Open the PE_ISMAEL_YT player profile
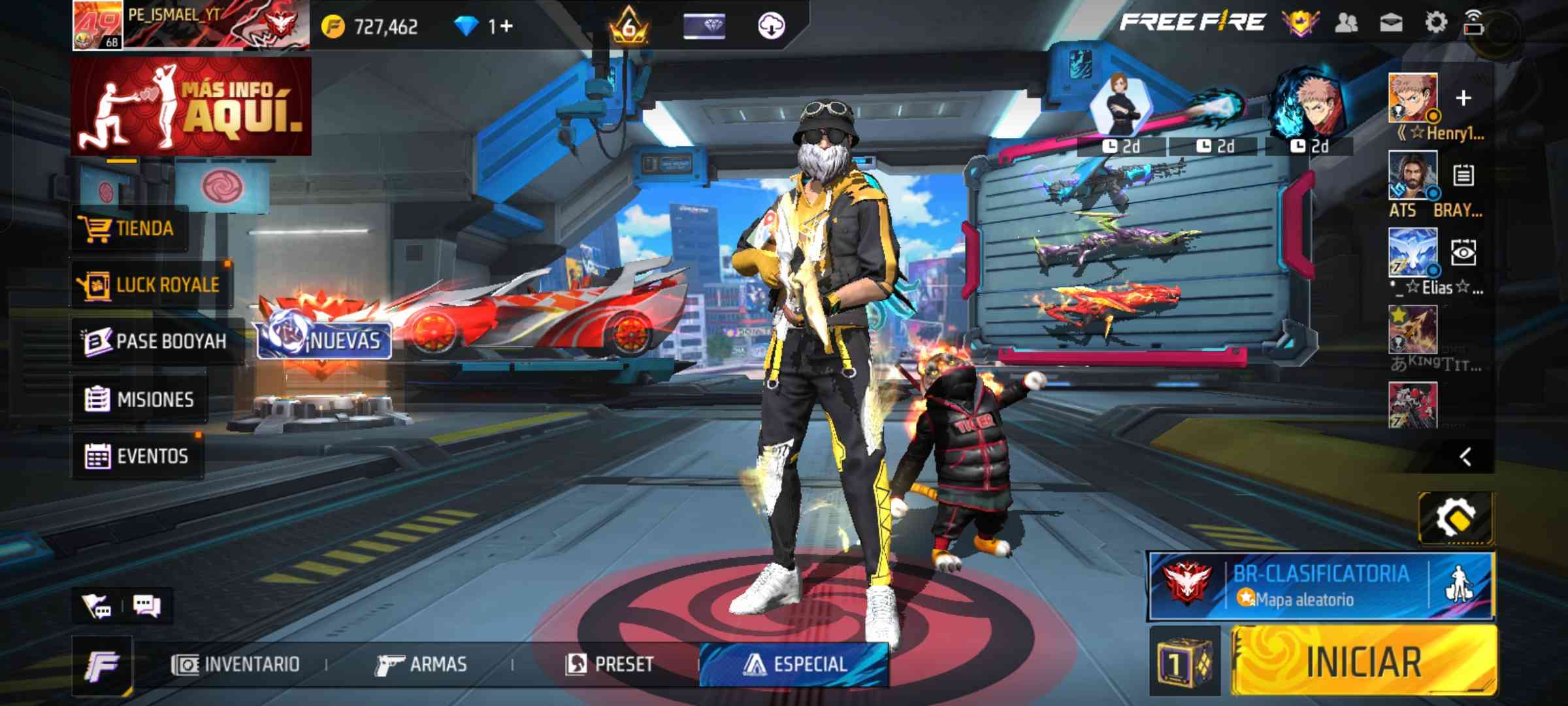 coord(189,26)
